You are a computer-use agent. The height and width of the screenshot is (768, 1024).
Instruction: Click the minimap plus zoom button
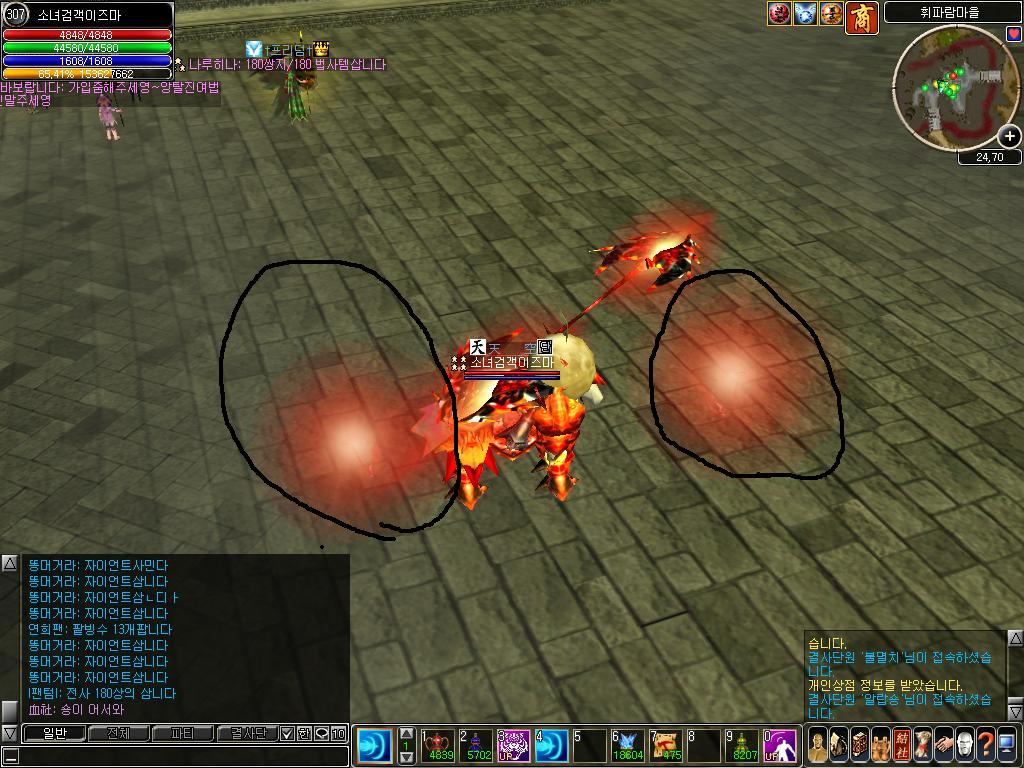coord(1009,136)
